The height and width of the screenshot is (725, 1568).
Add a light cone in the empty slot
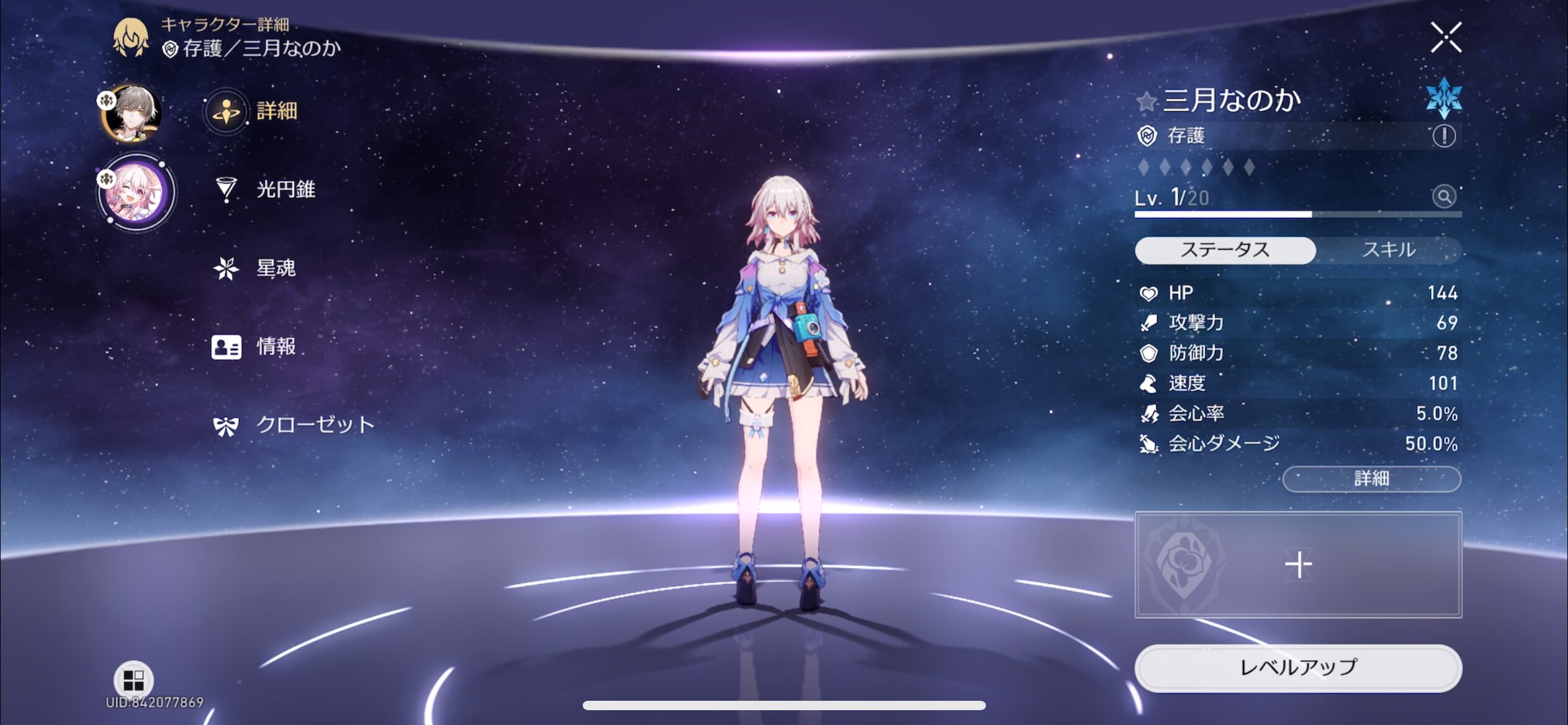click(1298, 565)
